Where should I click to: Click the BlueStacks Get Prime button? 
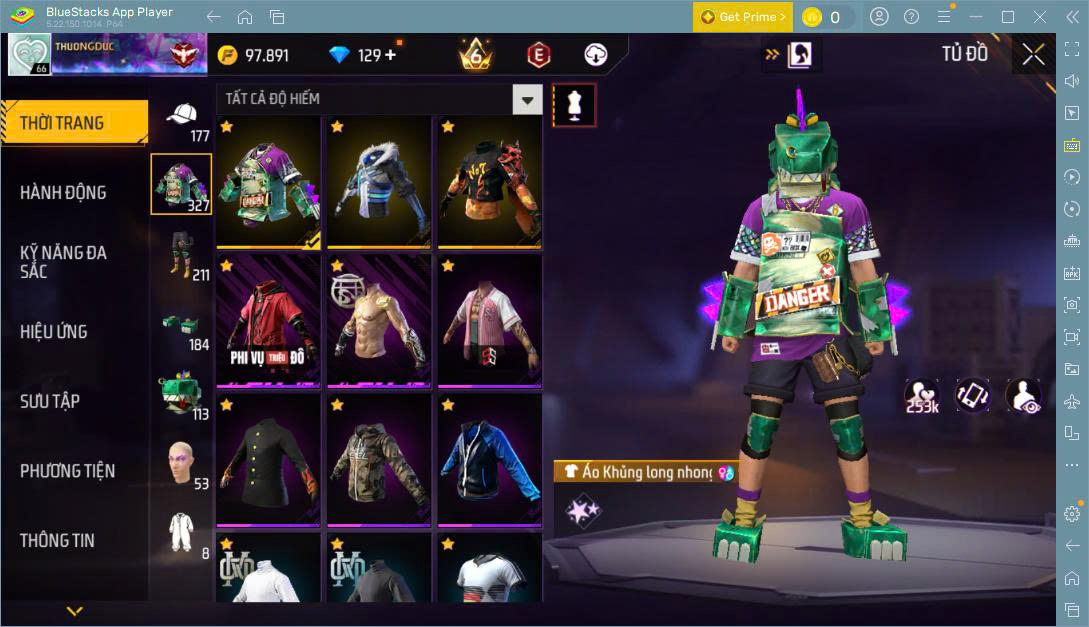[743, 17]
